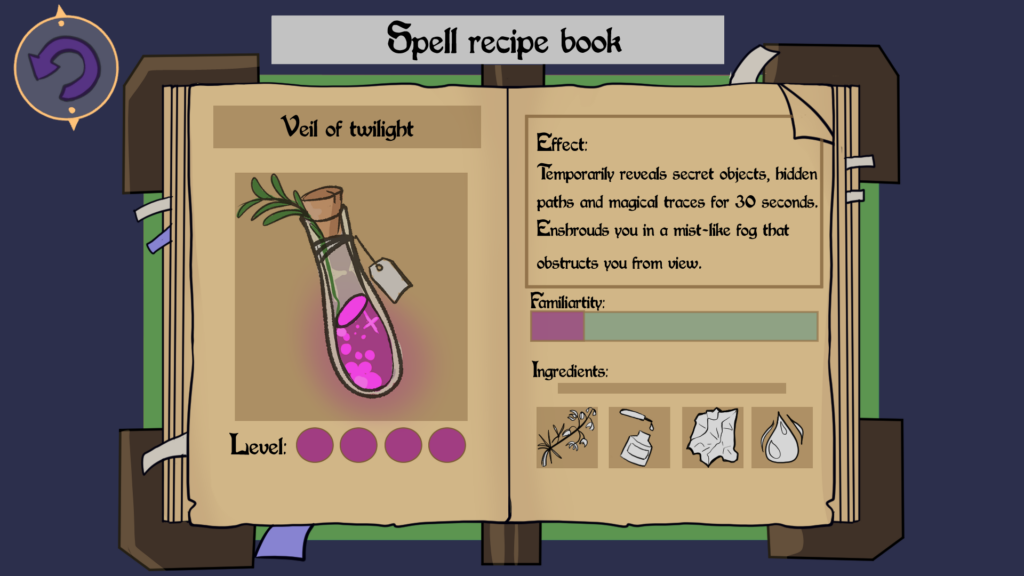Viewport: 1024px width, 576px height.
Task: Select the ink bottle ingredient
Action: click(x=639, y=437)
